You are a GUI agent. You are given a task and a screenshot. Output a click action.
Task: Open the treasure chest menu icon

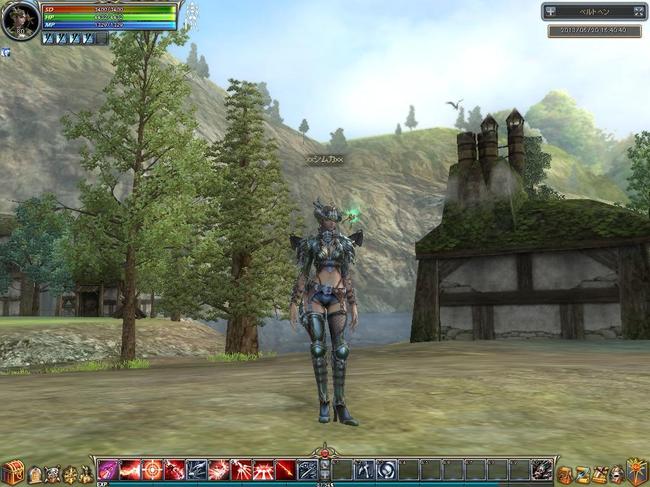click(13, 472)
